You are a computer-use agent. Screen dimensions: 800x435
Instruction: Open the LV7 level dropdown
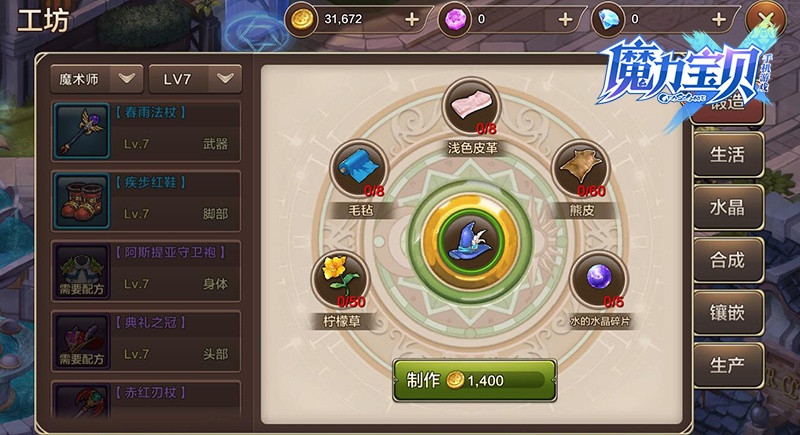click(x=195, y=78)
